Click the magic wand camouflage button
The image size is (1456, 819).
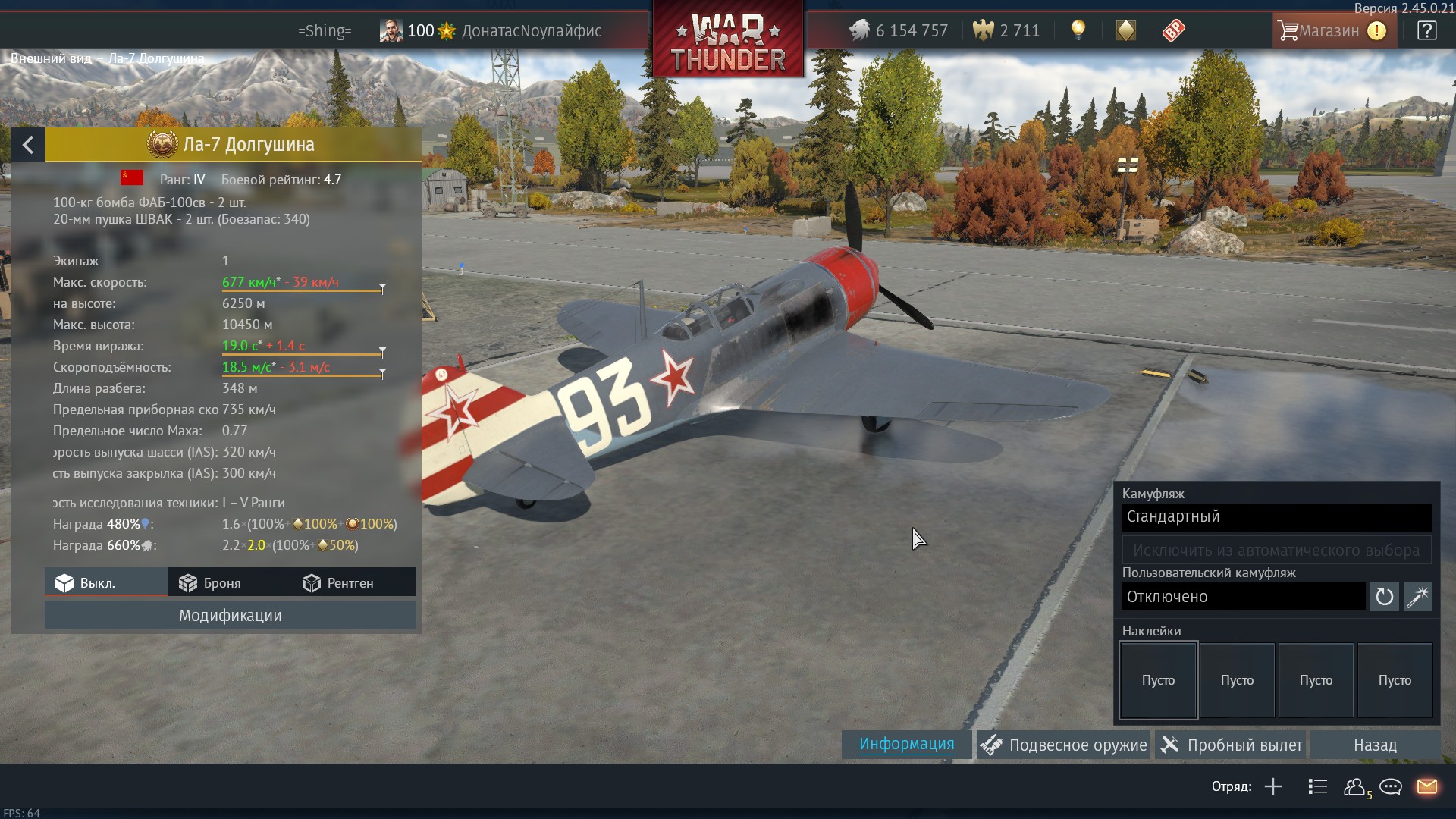tap(1417, 597)
